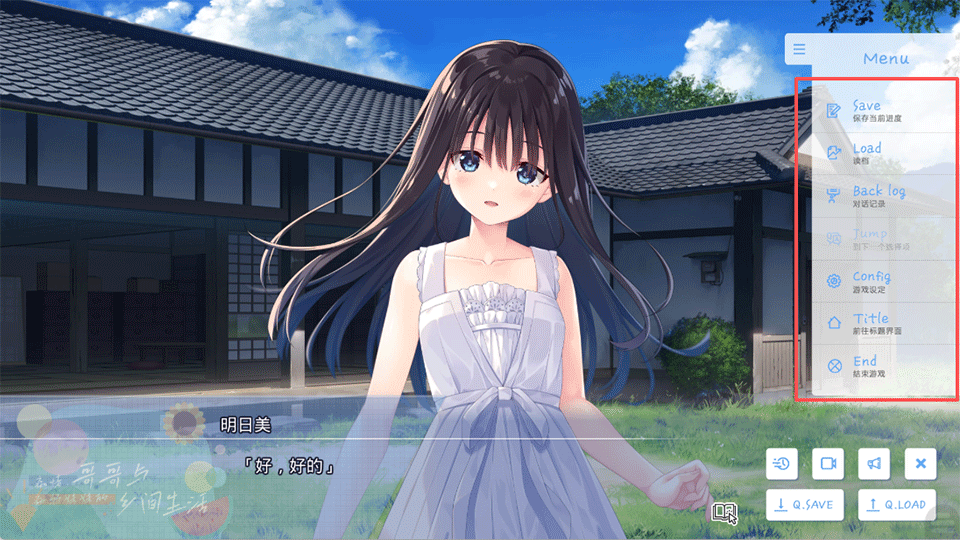The image size is (960, 540).
Task: Open the Config game settings
Action: click(870, 280)
